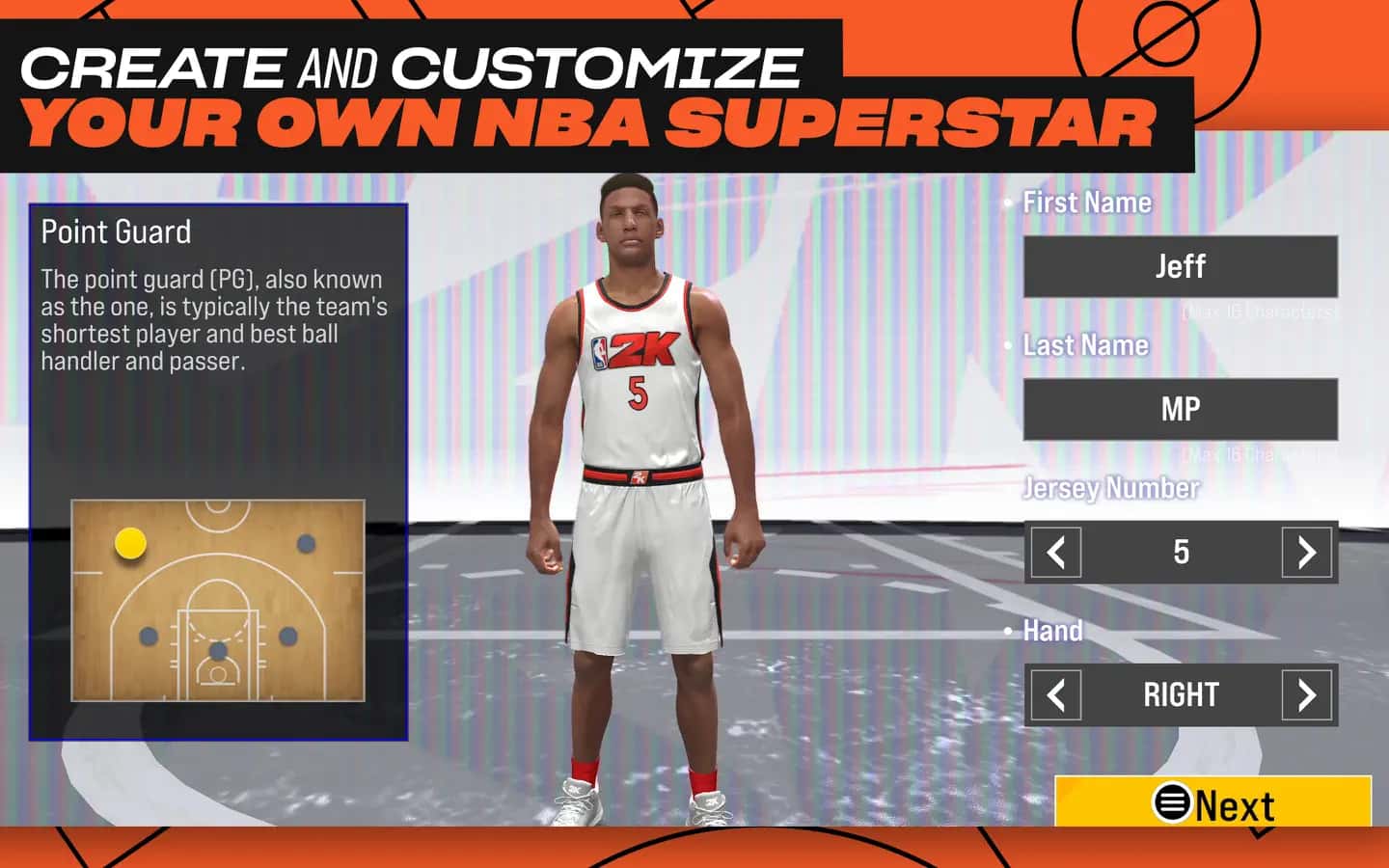The image size is (1389, 868).
Task: Decrease the Jersey Number with the left arrow
Action: (1054, 552)
